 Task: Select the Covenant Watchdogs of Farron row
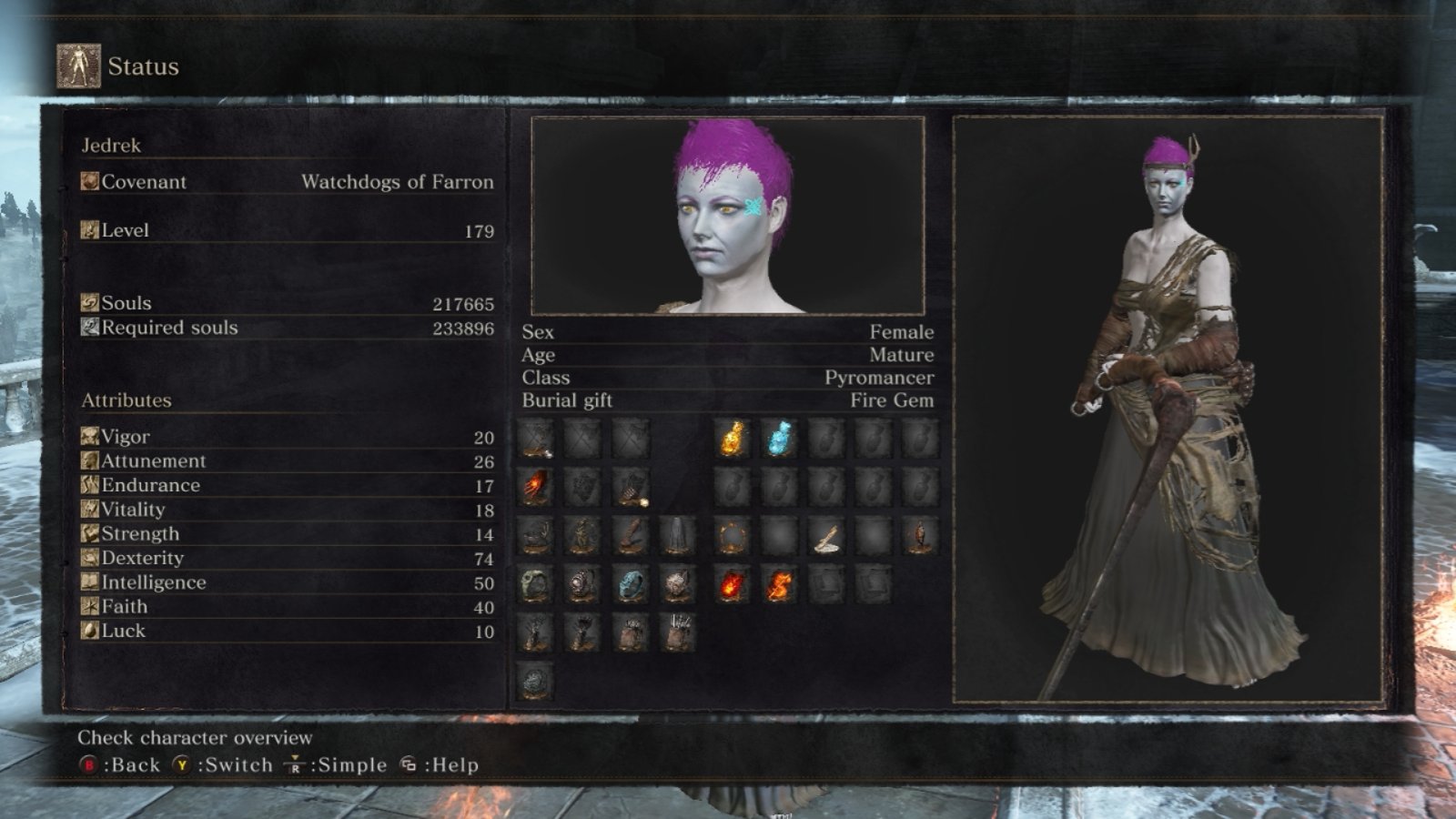coord(288,182)
